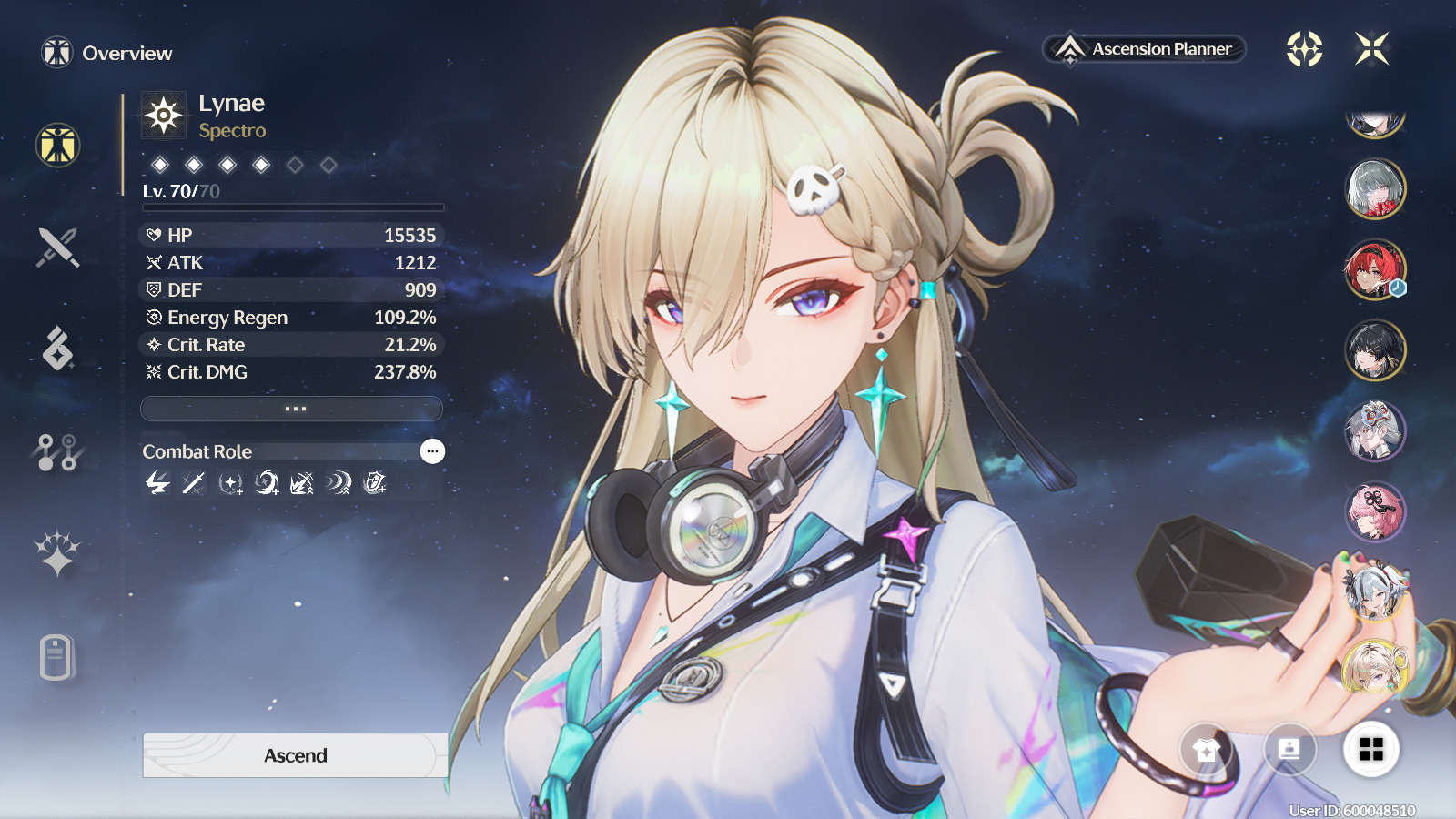Show Combat Role details via the round dots button
Screen dimensions: 1456x819
click(x=432, y=451)
